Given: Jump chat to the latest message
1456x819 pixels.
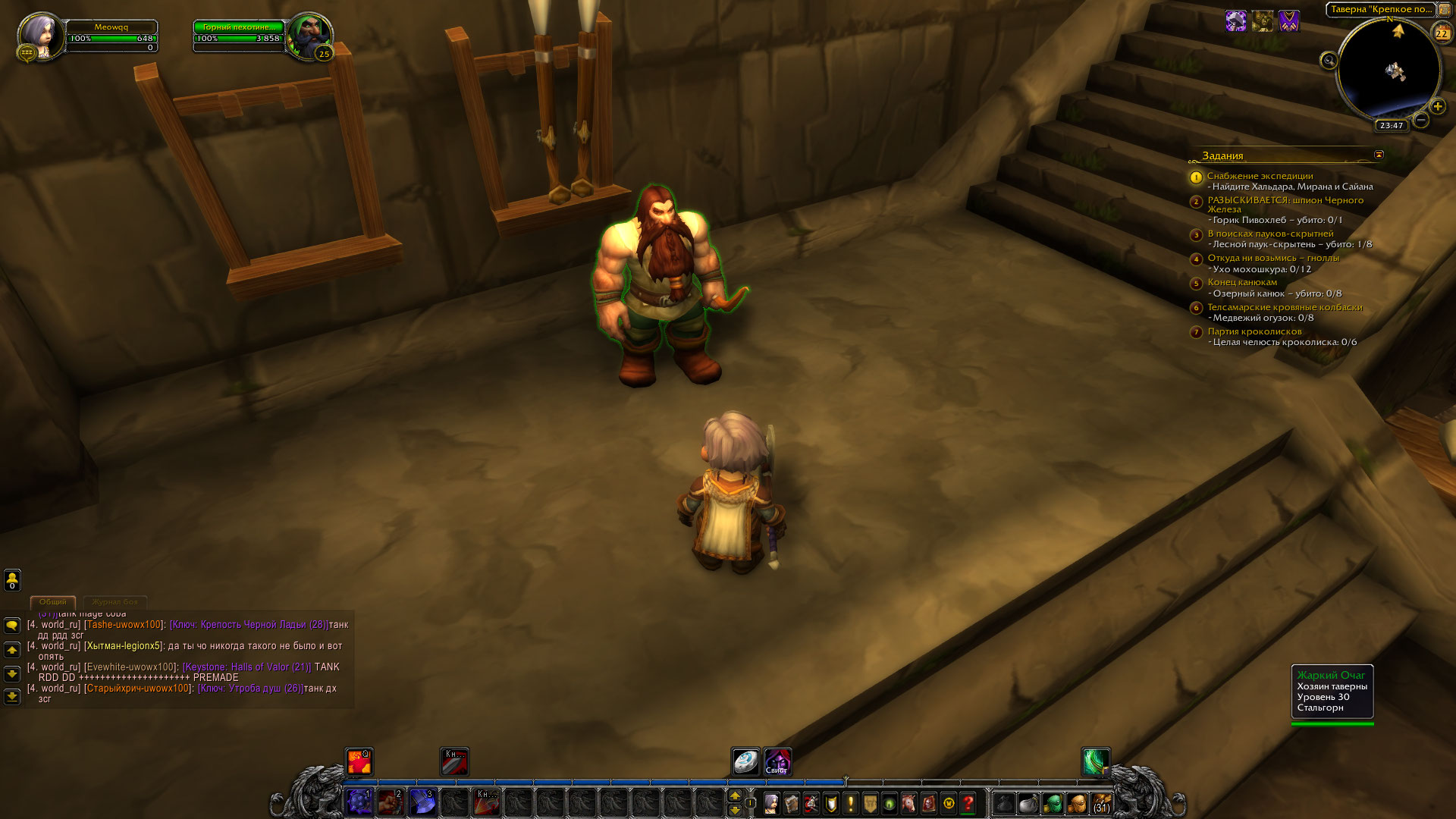Looking at the screenshot, I should (x=12, y=696).
